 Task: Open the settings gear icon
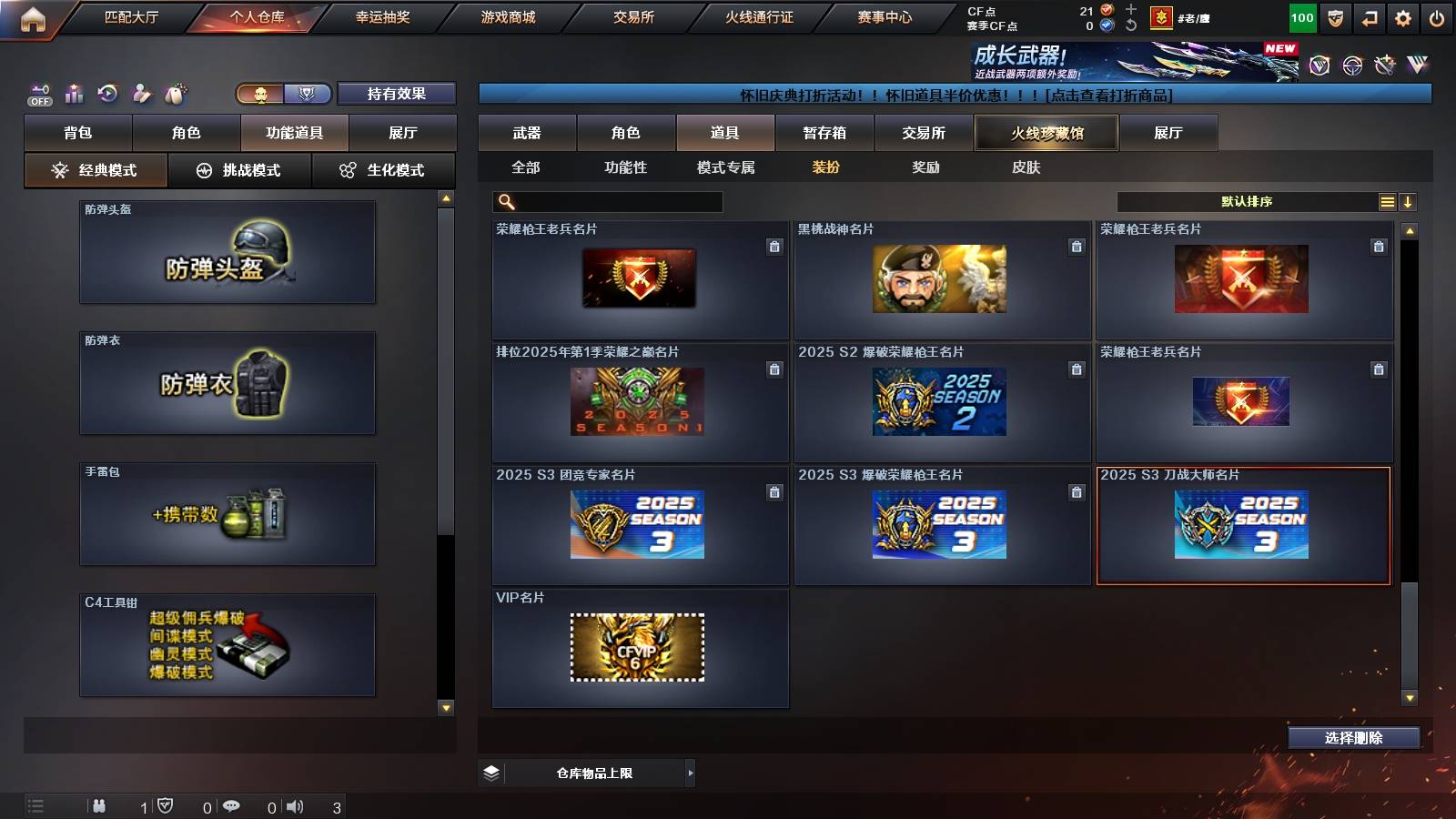point(1404,16)
